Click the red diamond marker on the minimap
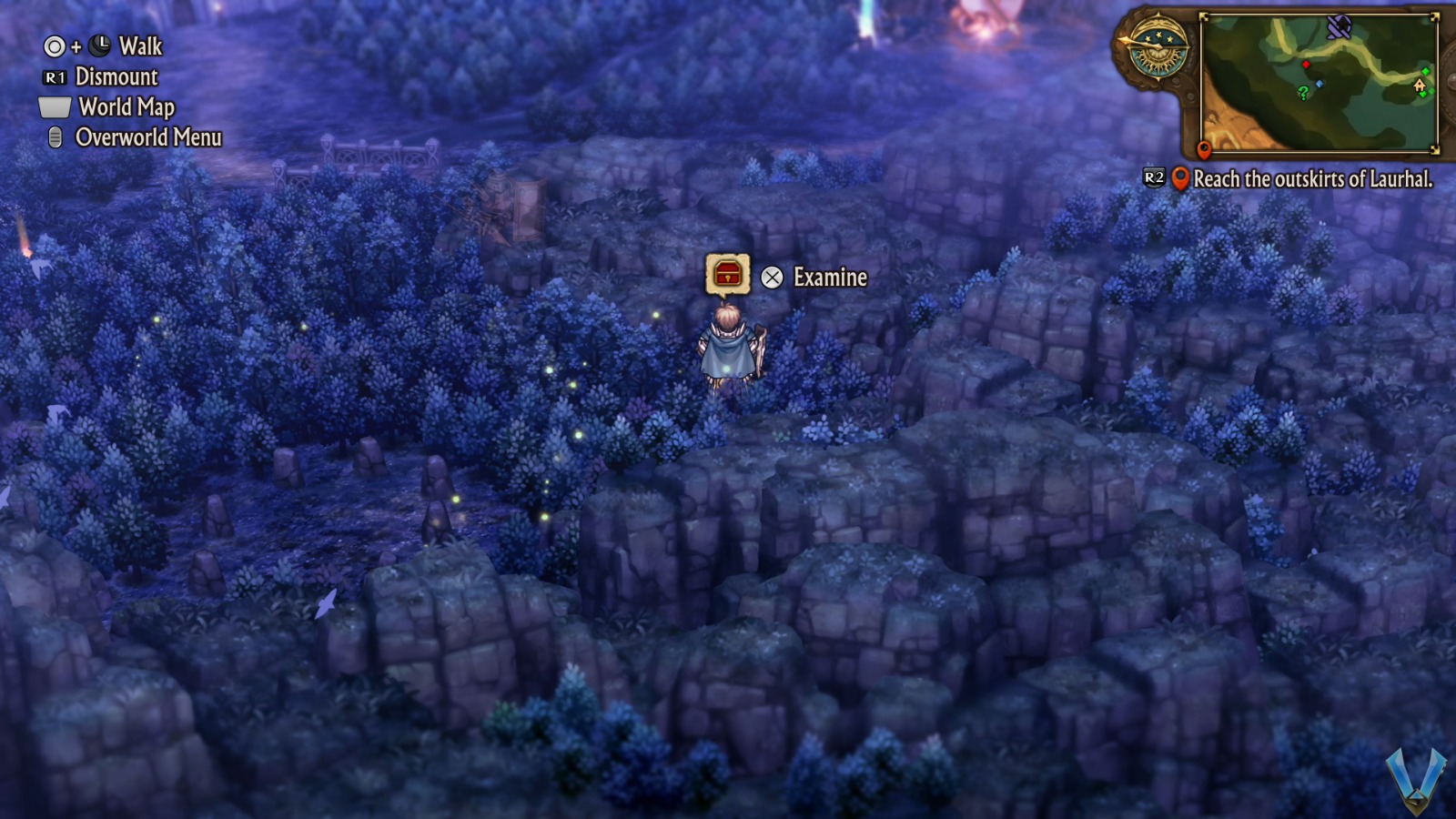This screenshot has height=819, width=1456. pyautogui.click(x=1306, y=65)
